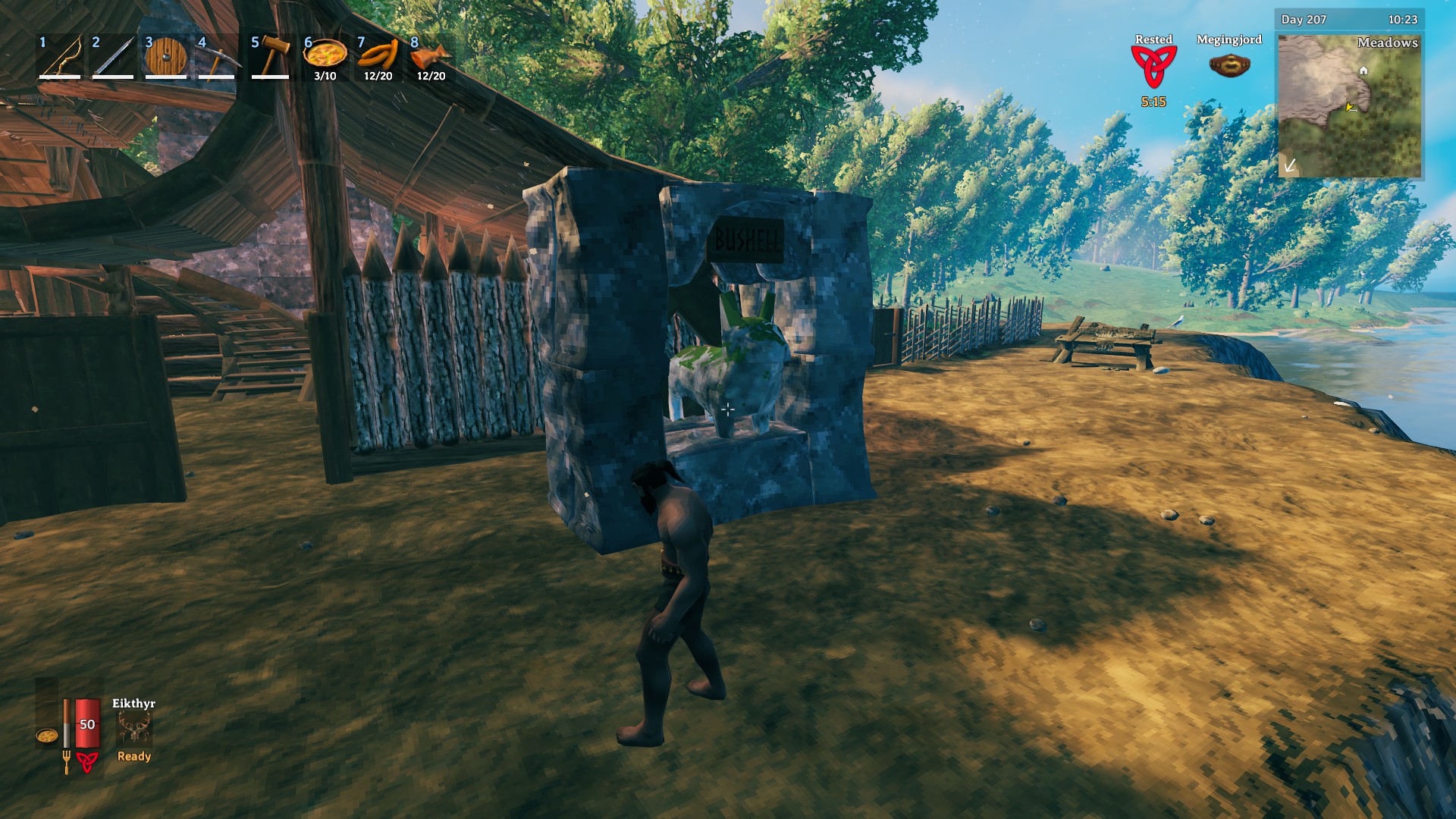Screen dimensions: 1456x819
Task: Click the red triquetra guardian power symbol
Action: tap(89, 762)
